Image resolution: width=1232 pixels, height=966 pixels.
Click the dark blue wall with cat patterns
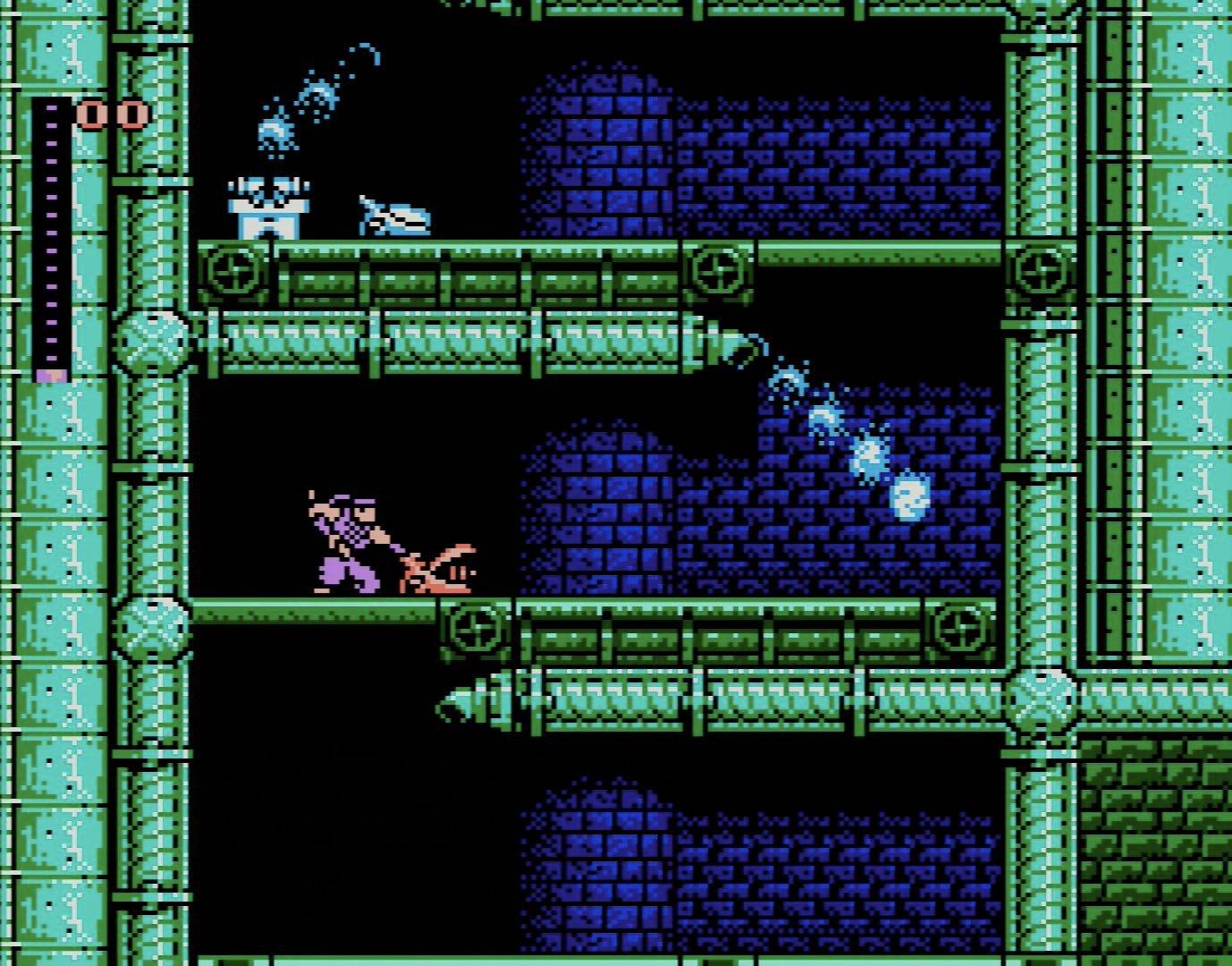[x=849, y=161]
